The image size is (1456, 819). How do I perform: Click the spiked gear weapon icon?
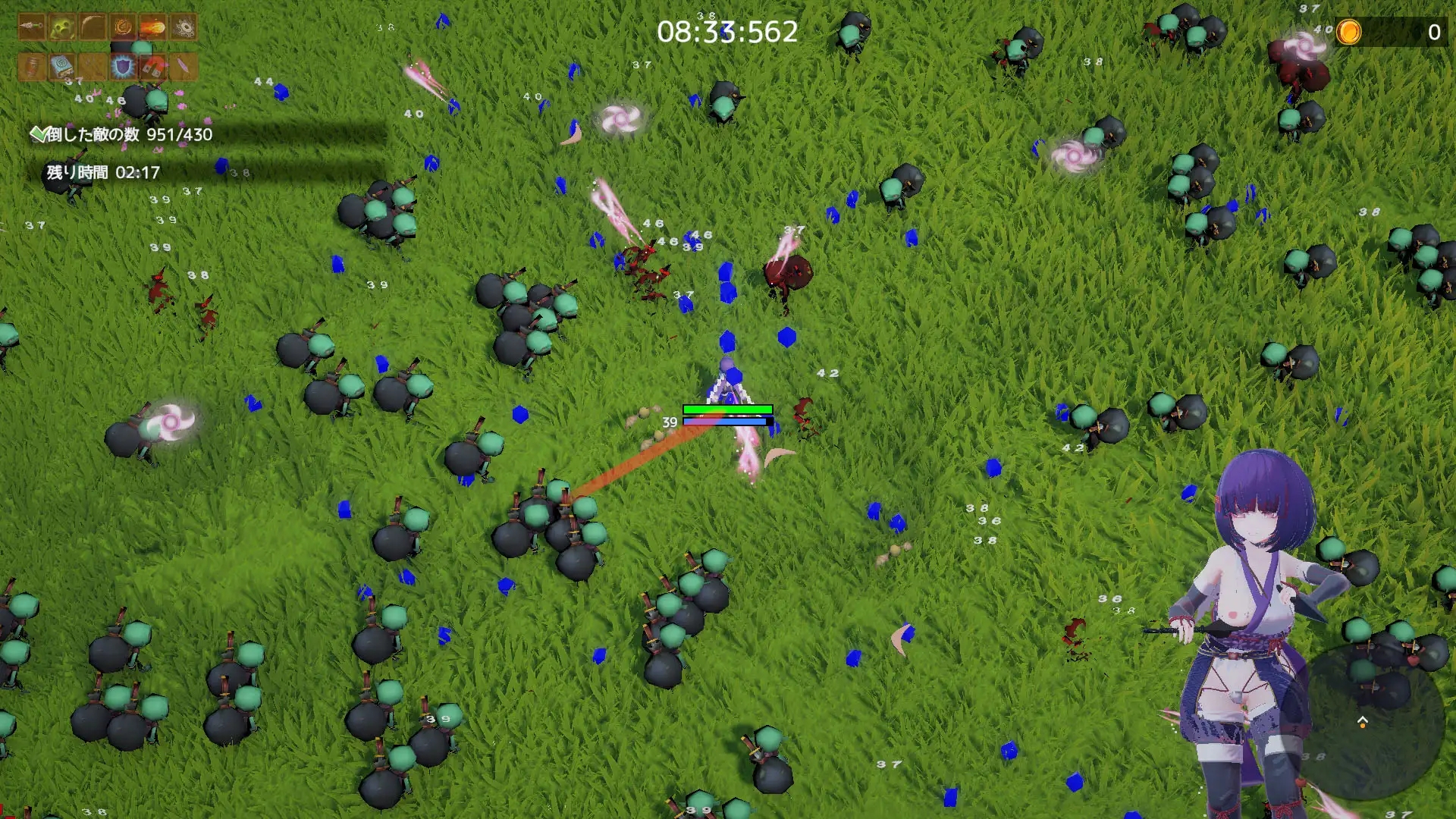(182, 26)
